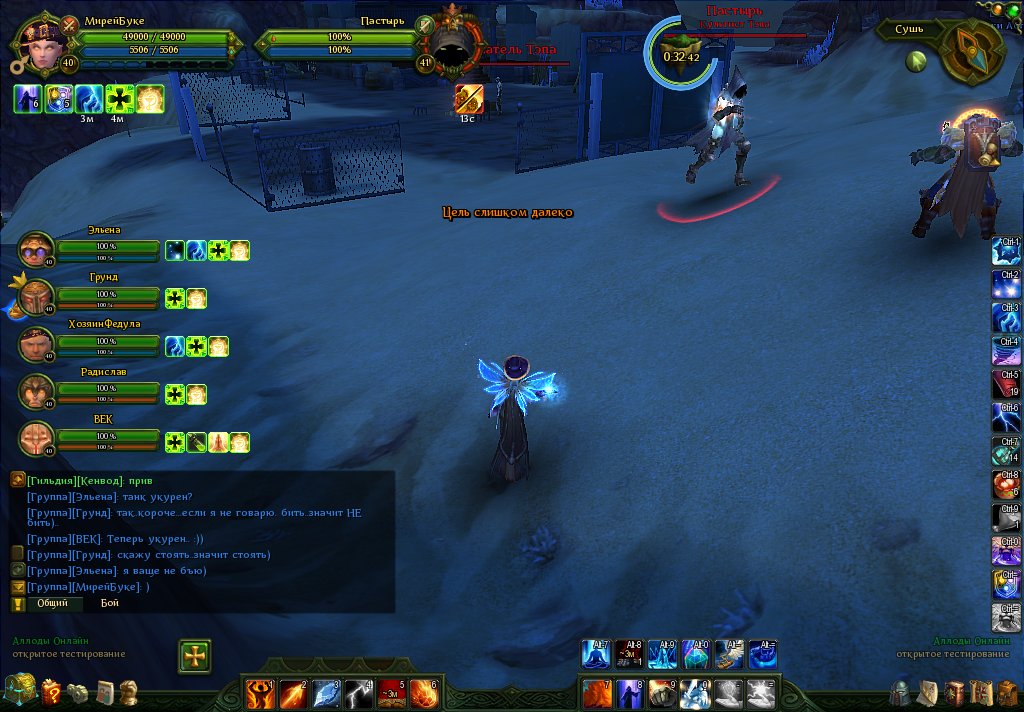
Task: Cast the fire arrow ability in slot 2
Action: coord(293,692)
